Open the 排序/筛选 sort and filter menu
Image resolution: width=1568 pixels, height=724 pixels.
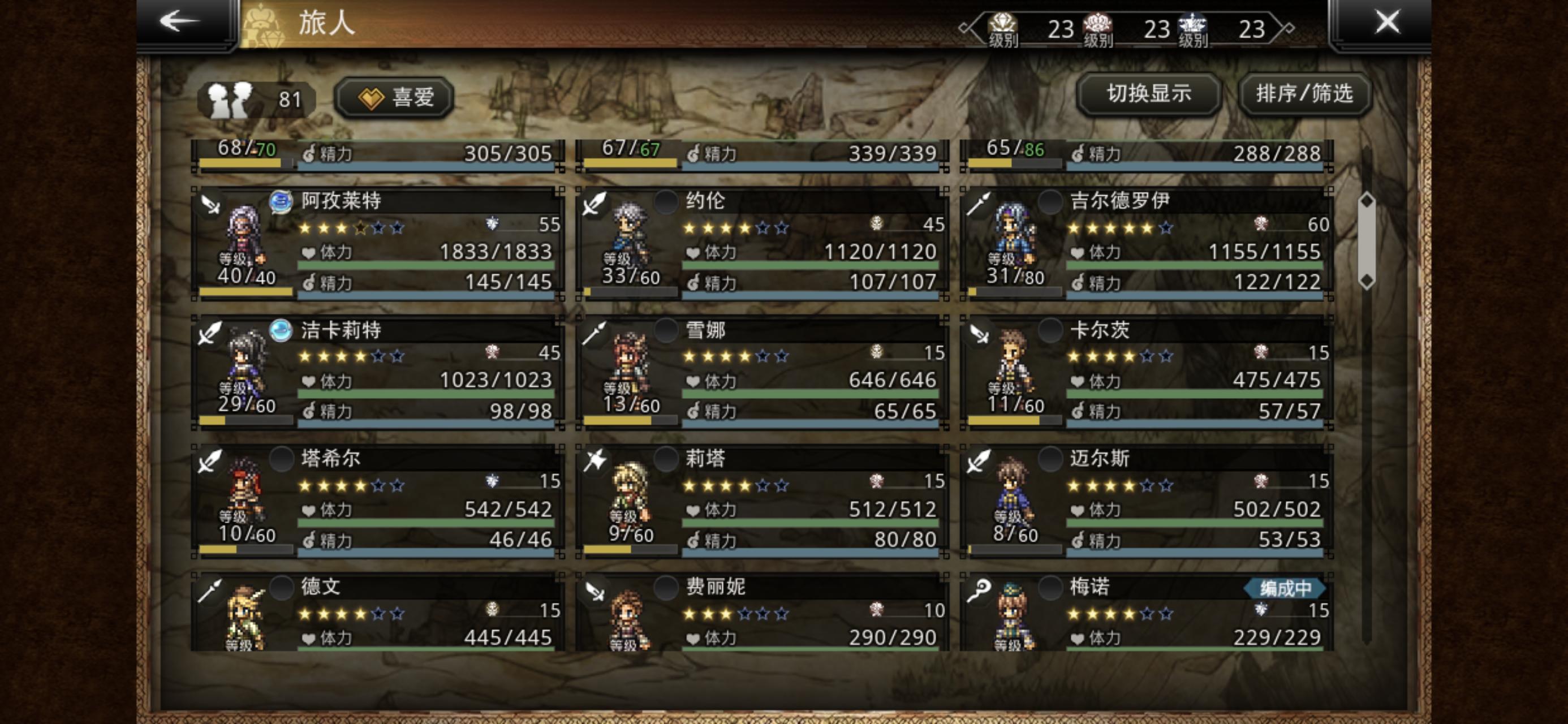point(1304,94)
